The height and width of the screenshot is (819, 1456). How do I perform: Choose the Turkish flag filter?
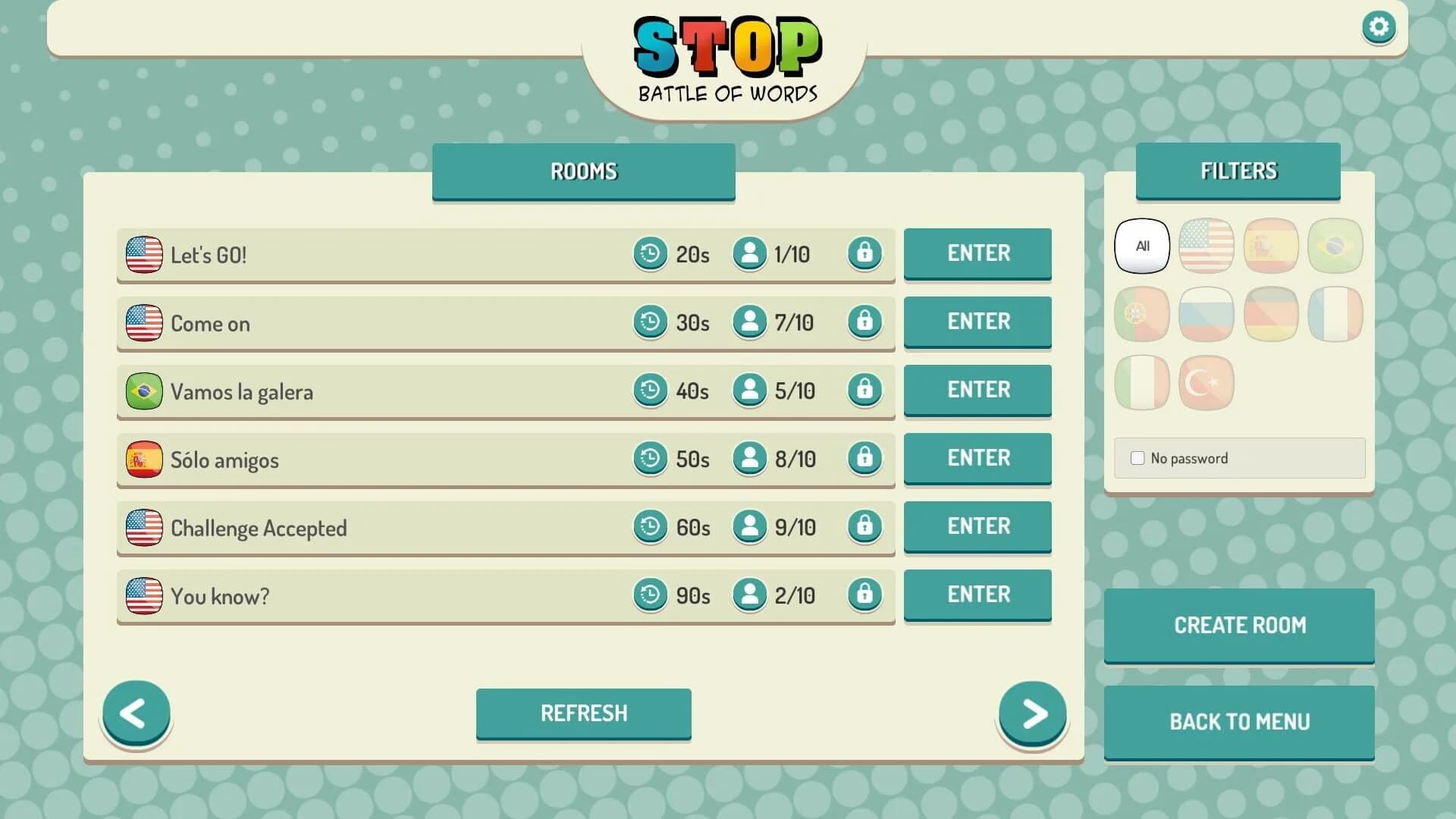1206,383
